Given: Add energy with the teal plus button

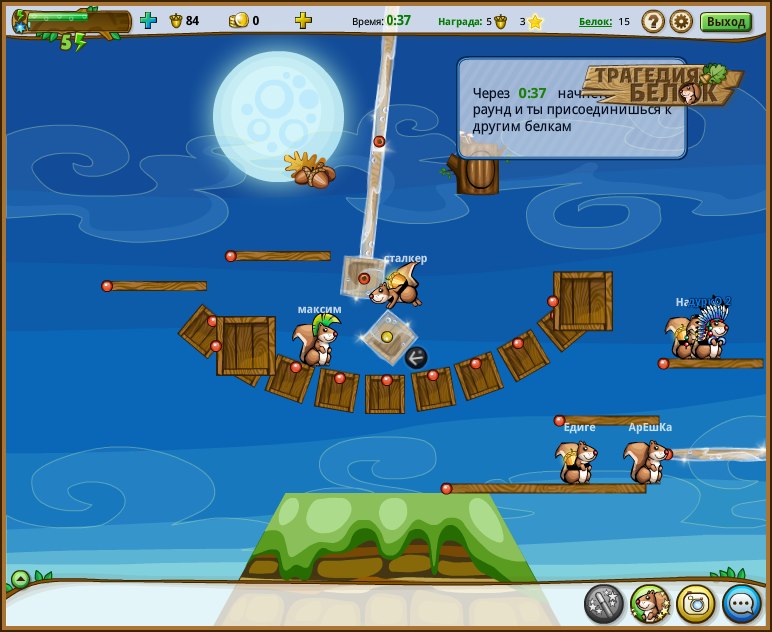Looking at the screenshot, I should (x=149, y=20).
